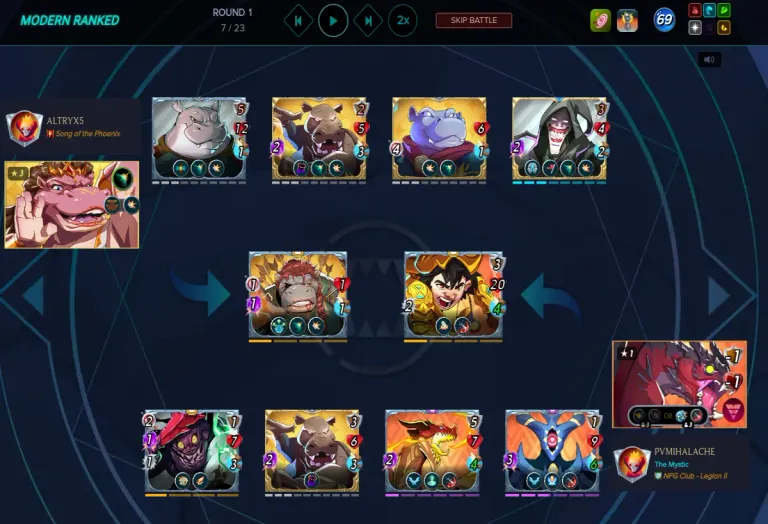Select the golden dragon card
The image size is (768, 524).
[x=431, y=450]
